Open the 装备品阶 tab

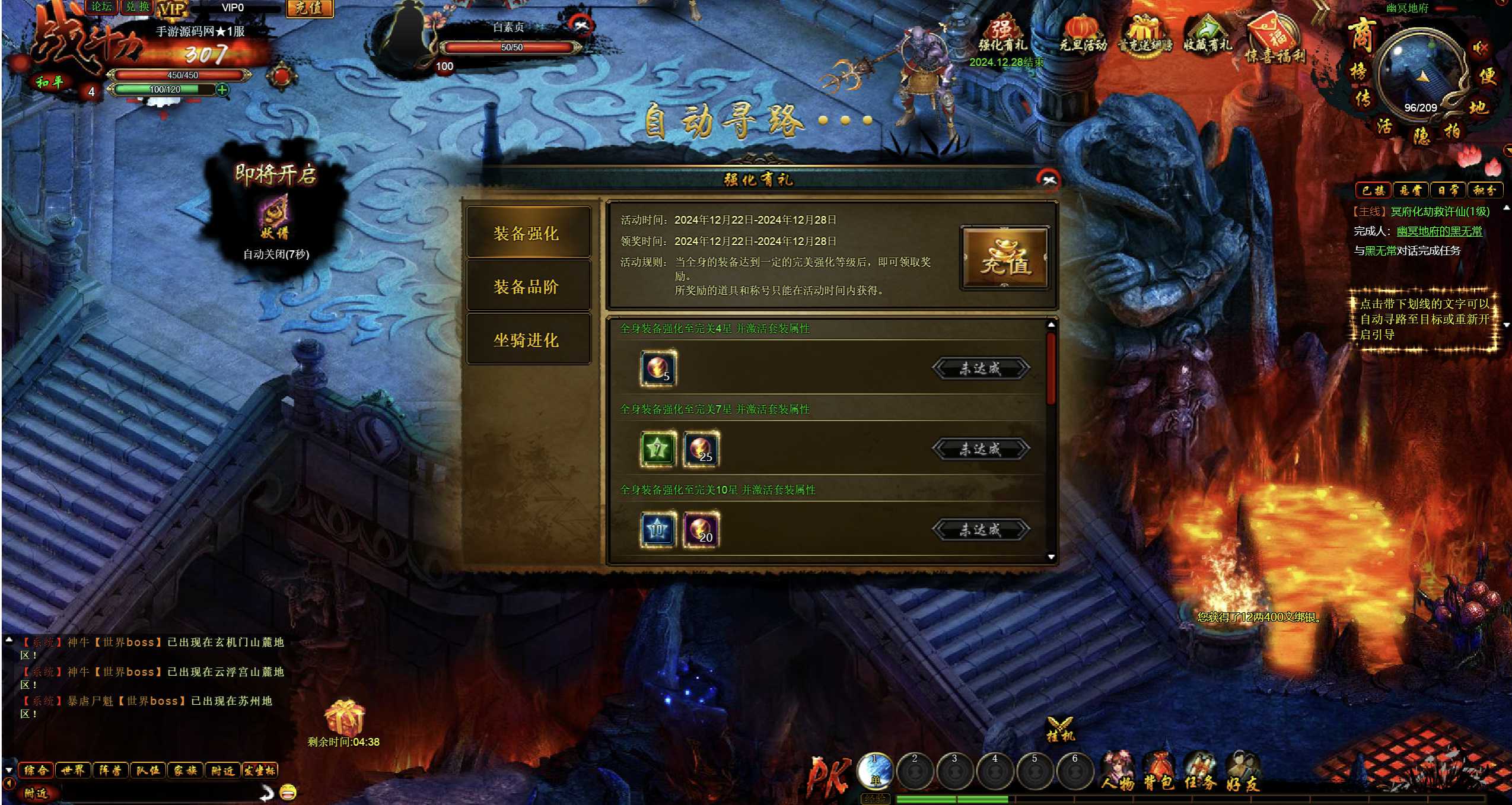pyautogui.click(x=527, y=287)
